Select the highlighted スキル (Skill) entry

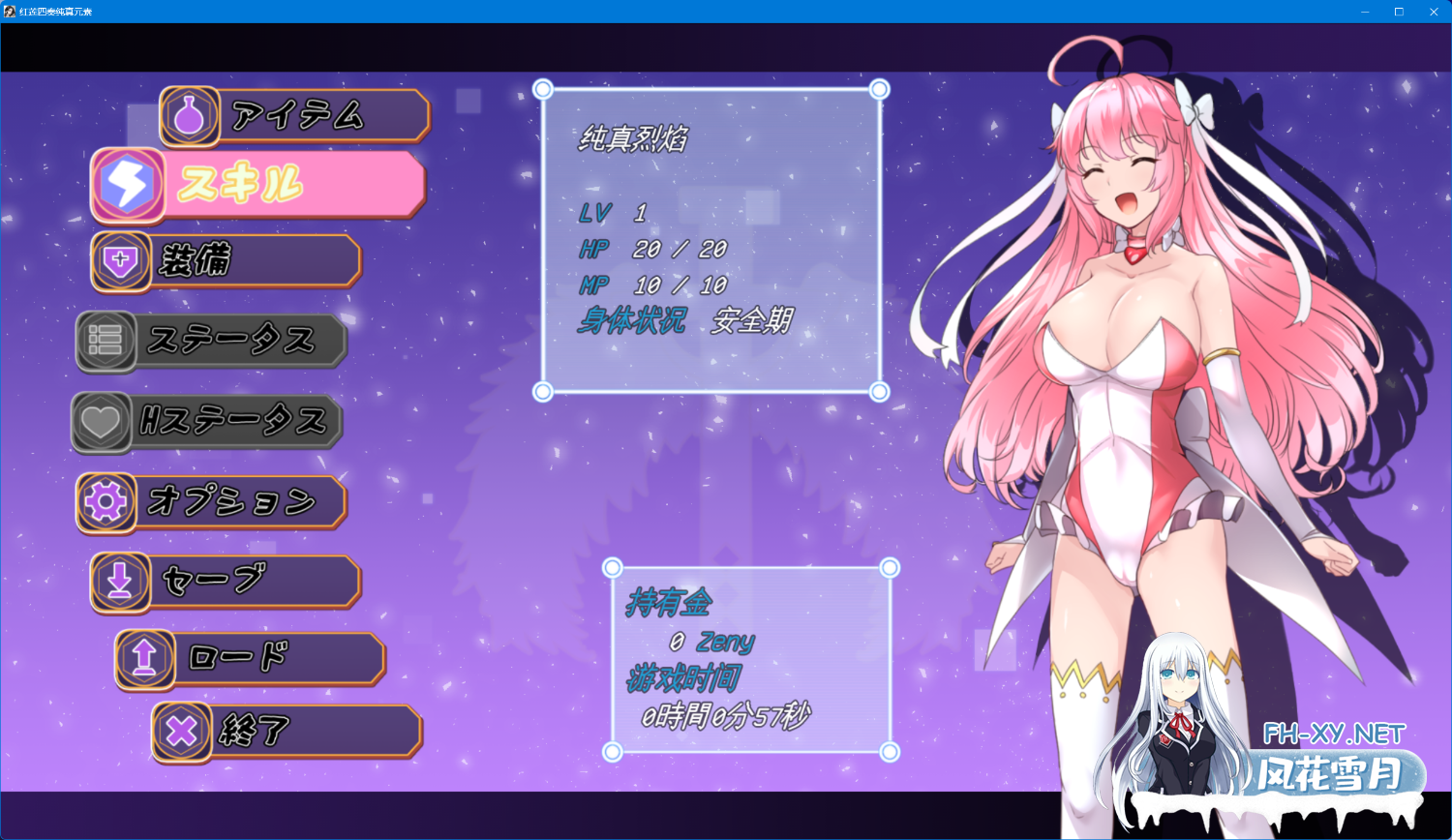click(259, 184)
